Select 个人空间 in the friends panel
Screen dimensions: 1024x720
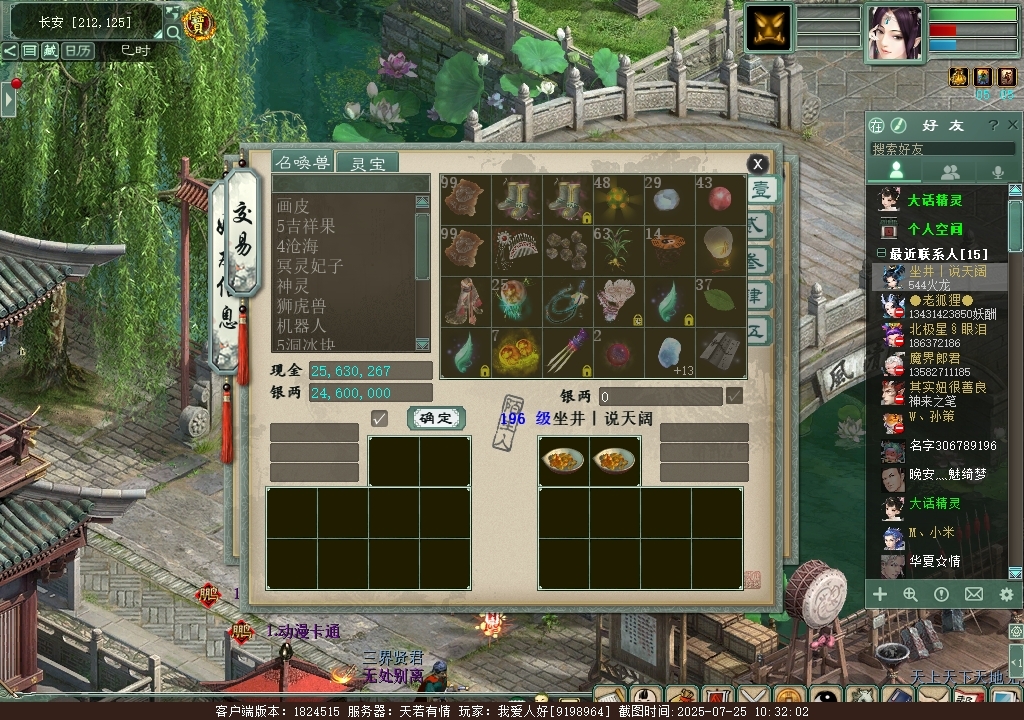[x=934, y=229]
